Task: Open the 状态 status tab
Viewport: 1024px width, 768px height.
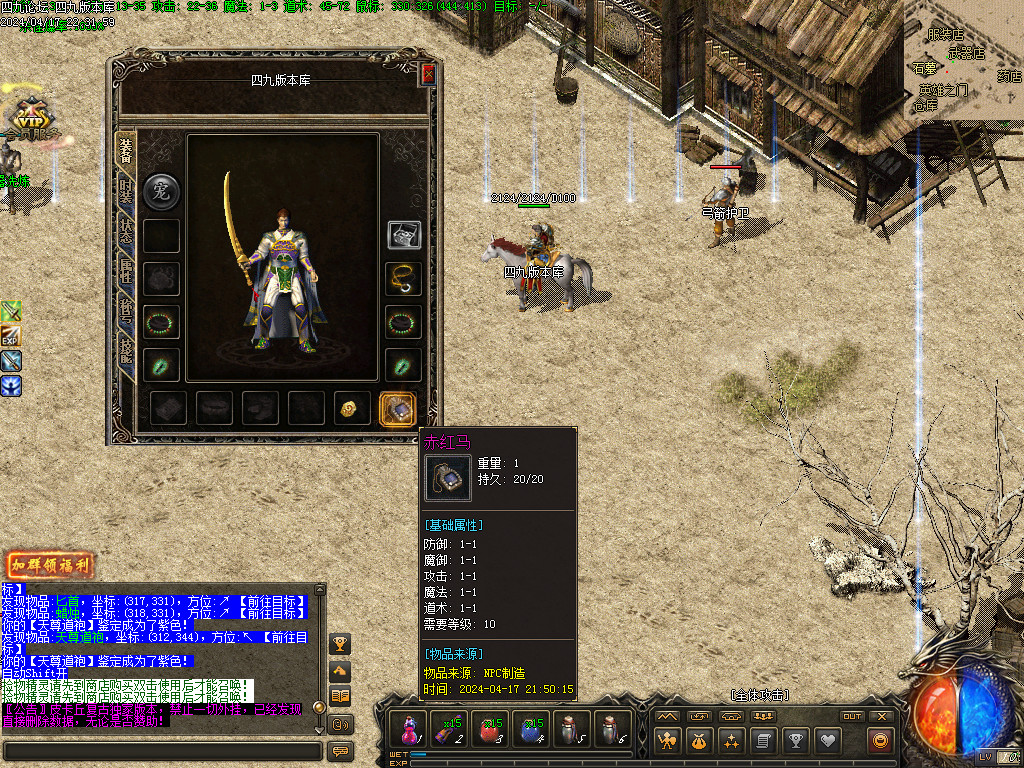Action: [x=126, y=231]
